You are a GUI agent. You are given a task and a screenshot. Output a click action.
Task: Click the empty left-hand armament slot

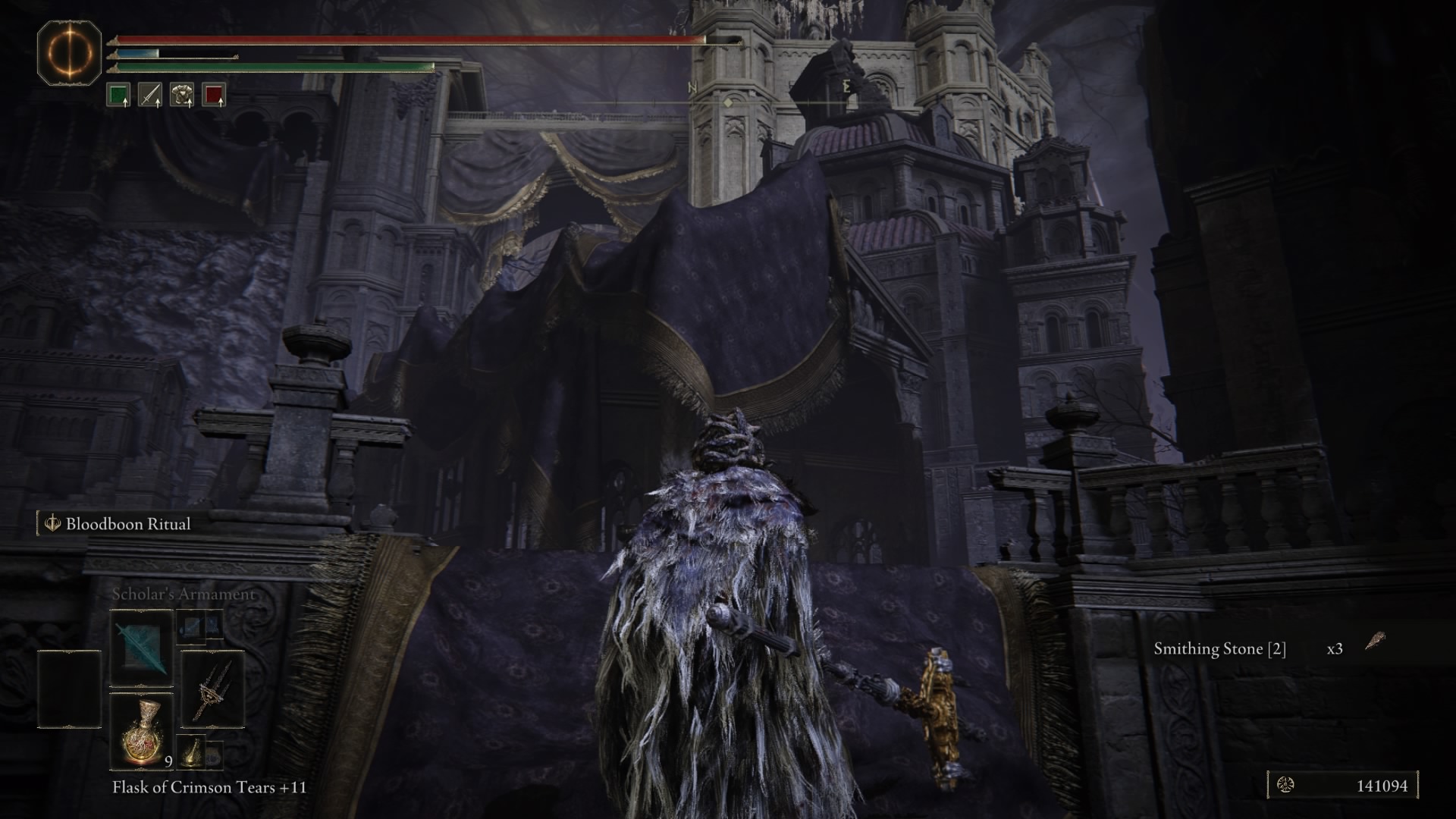coord(70,689)
